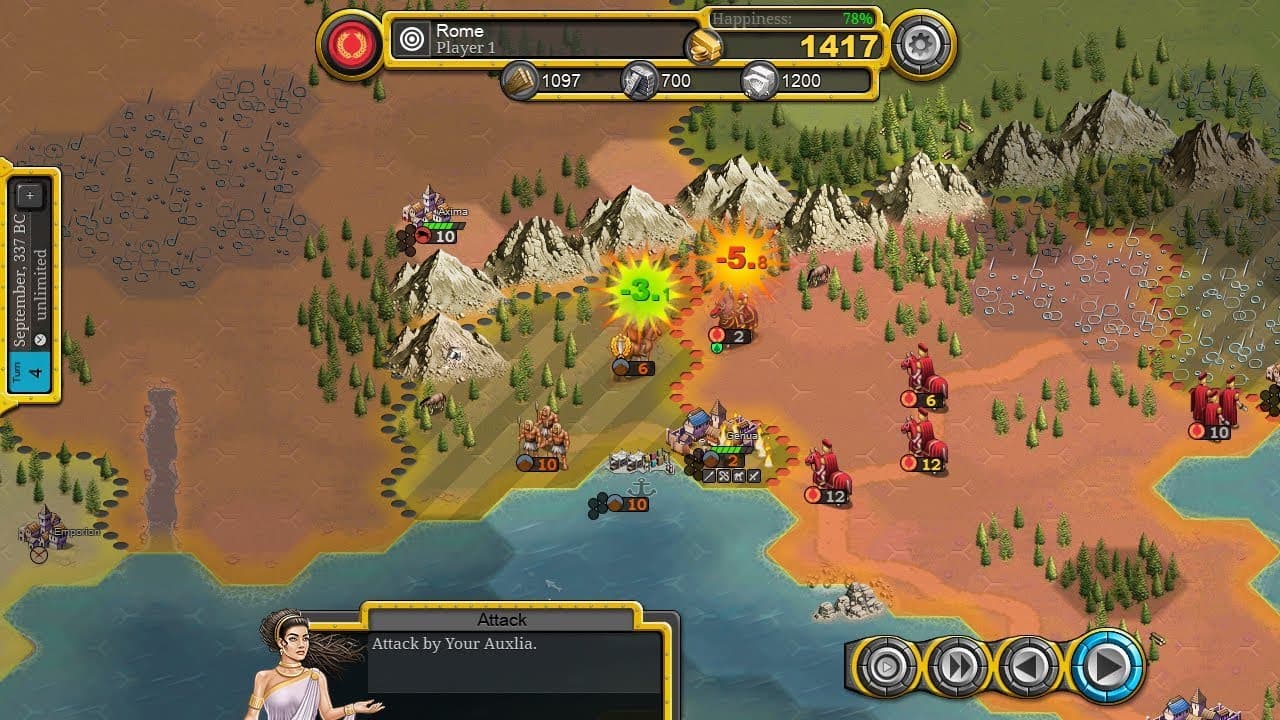The image size is (1280, 720).
Task: Click the Rome laurel wreath faction emblem
Action: (352, 42)
